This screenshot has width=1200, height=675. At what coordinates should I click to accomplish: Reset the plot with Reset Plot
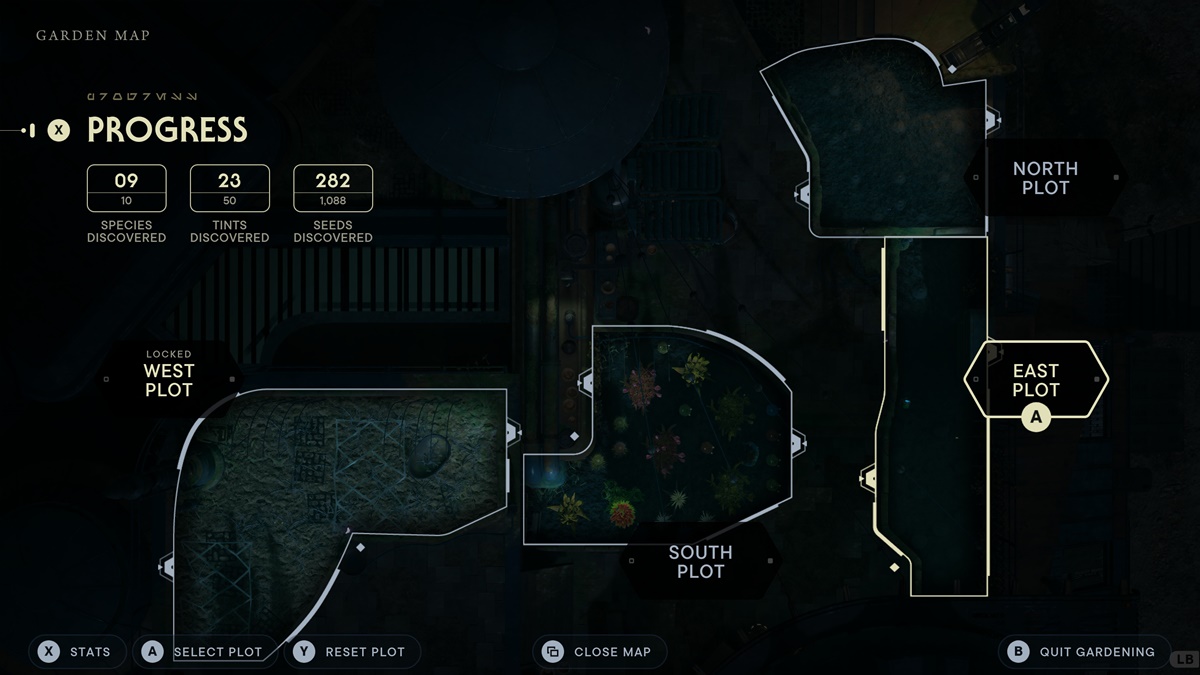352,652
